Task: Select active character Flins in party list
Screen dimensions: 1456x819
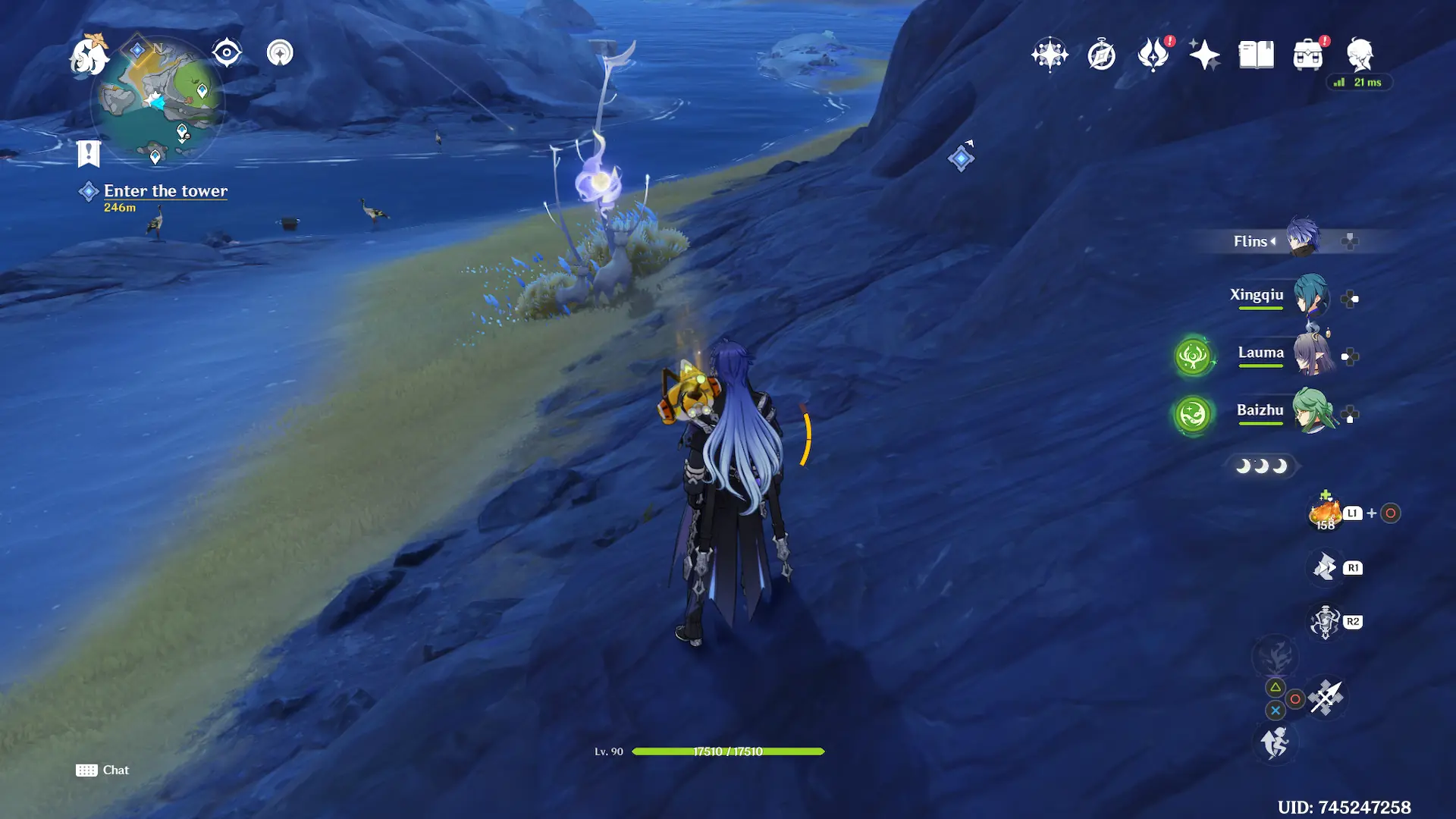Action: (x=1302, y=238)
